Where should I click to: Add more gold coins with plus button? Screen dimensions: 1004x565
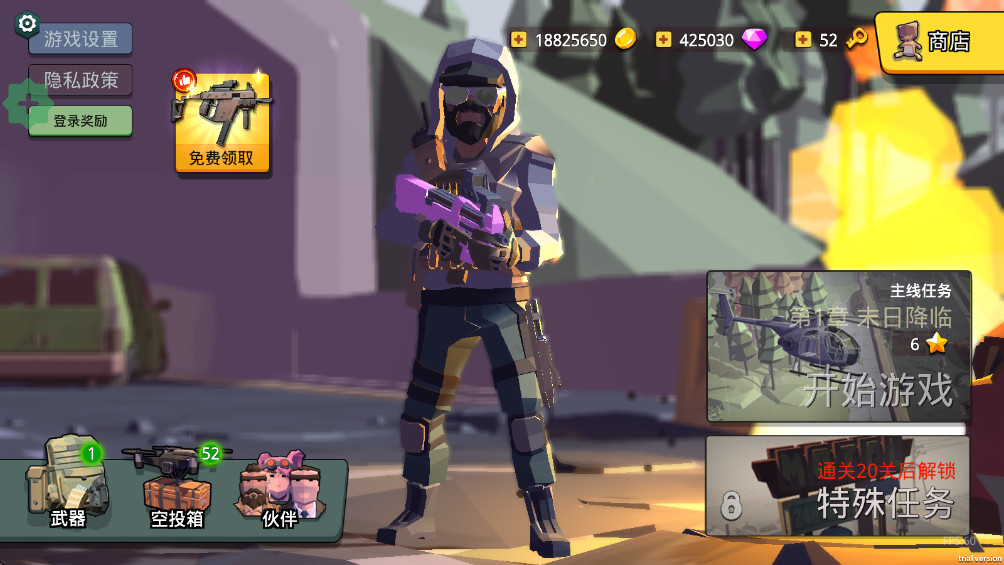518,40
